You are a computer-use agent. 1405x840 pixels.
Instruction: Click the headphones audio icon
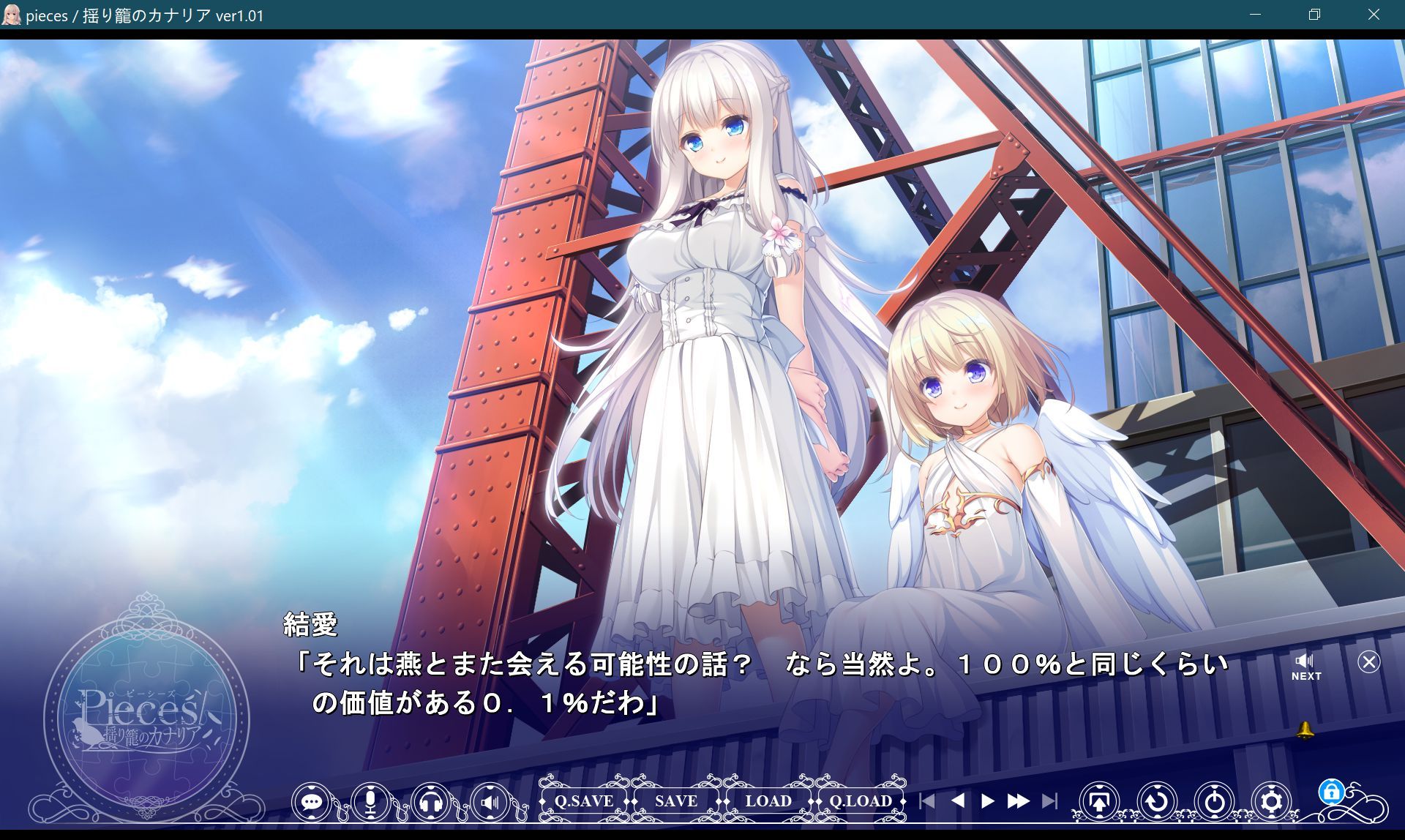430,801
